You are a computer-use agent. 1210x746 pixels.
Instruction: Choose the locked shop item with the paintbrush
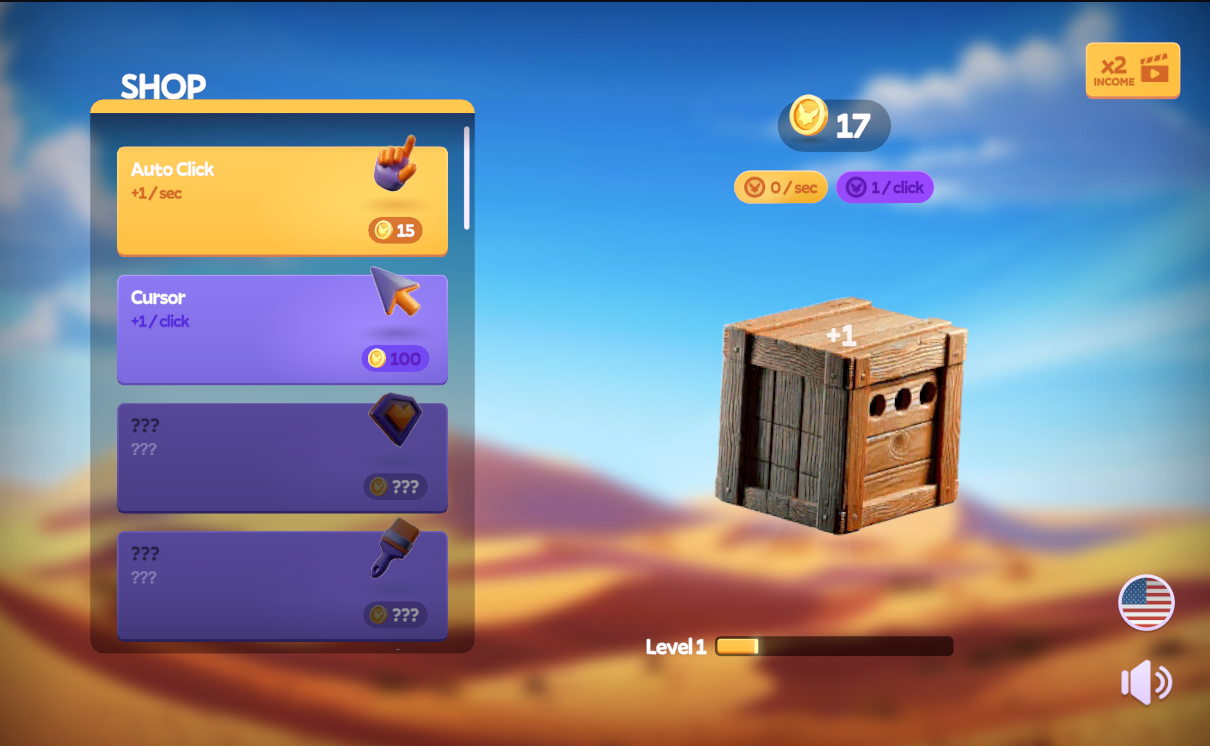pyautogui.click(x=282, y=584)
